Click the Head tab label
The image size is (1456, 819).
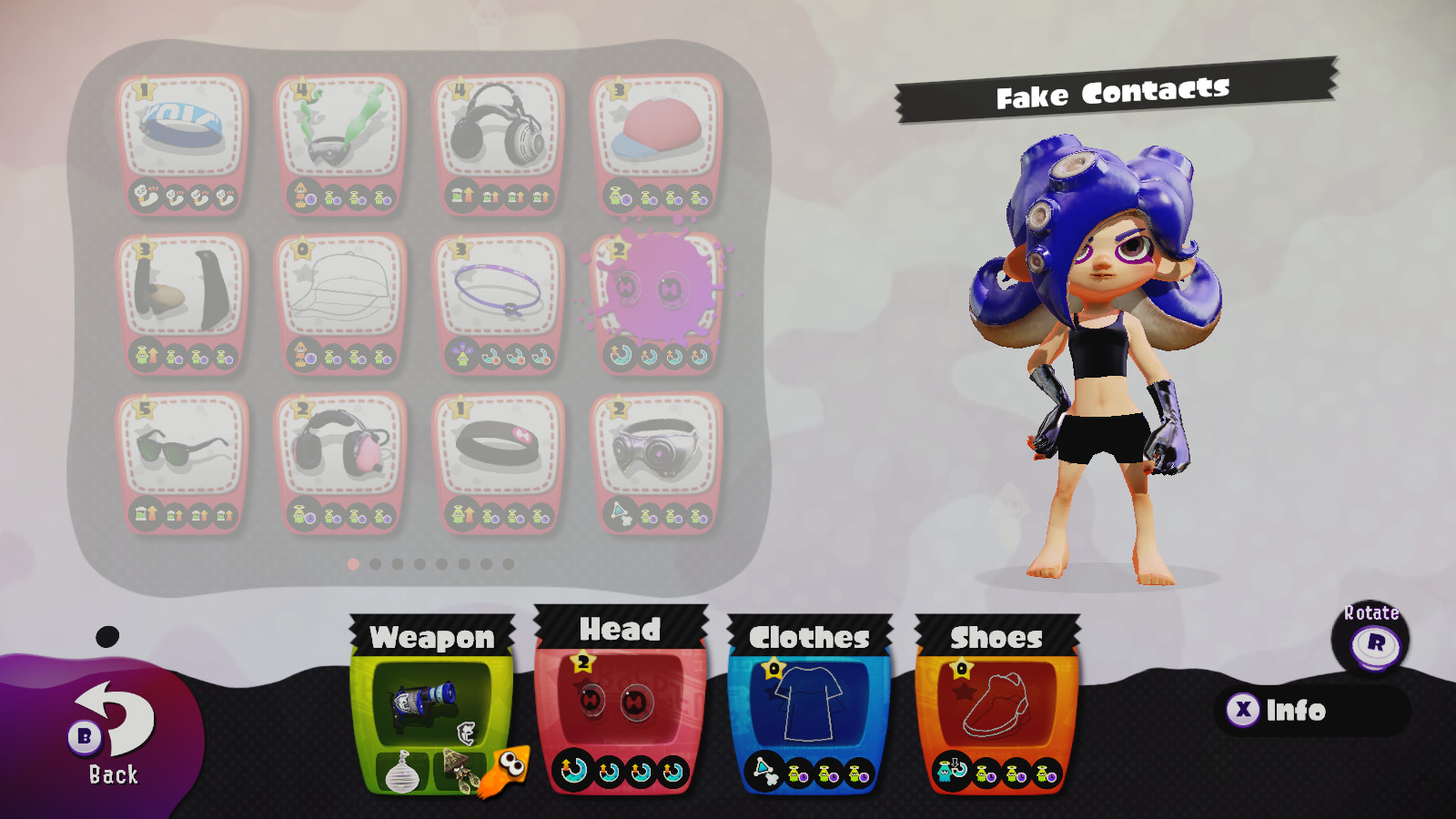[x=617, y=628]
